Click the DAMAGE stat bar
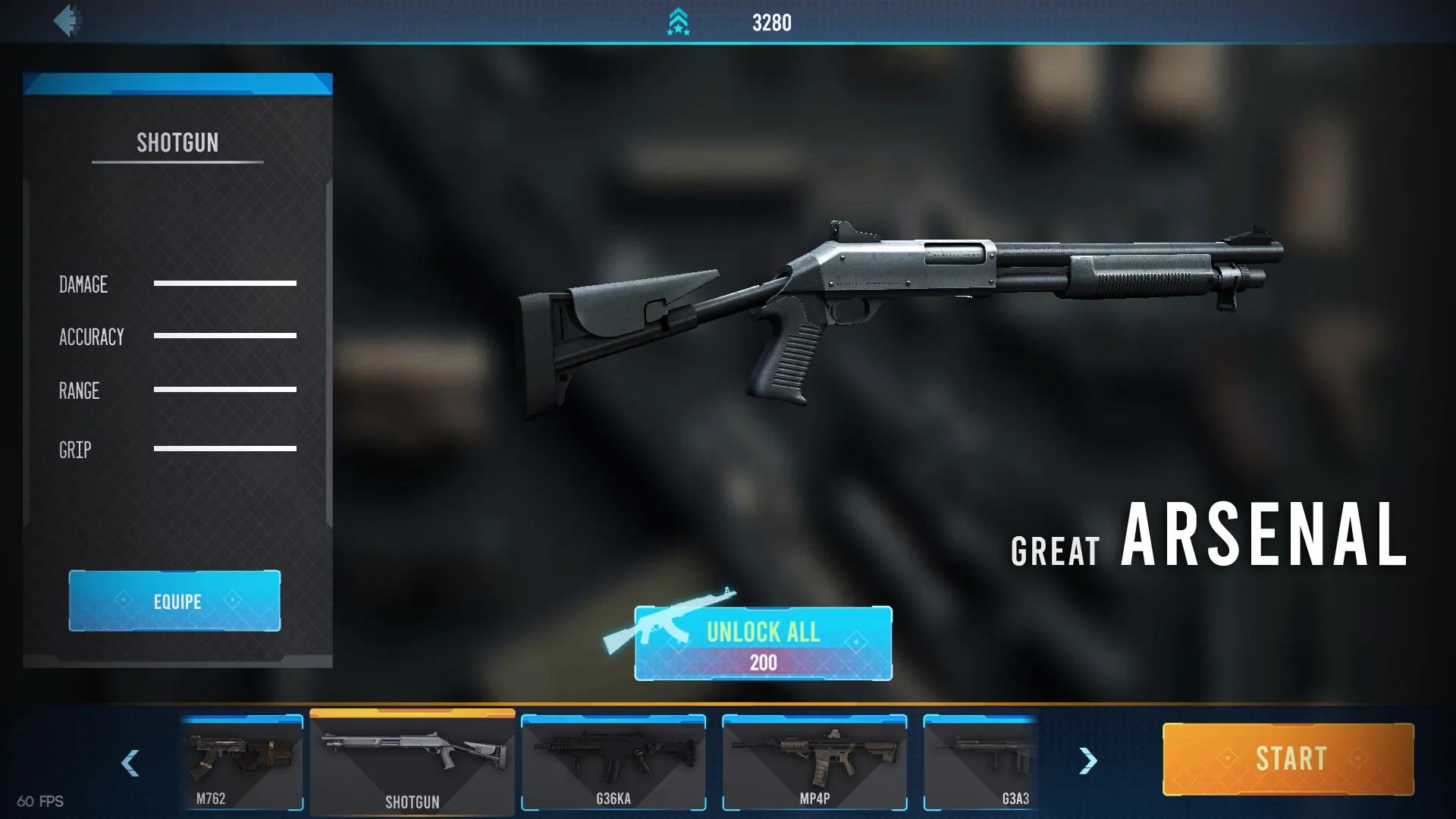Viewport: 1456px width, 819px height. [x=225, y=284]
